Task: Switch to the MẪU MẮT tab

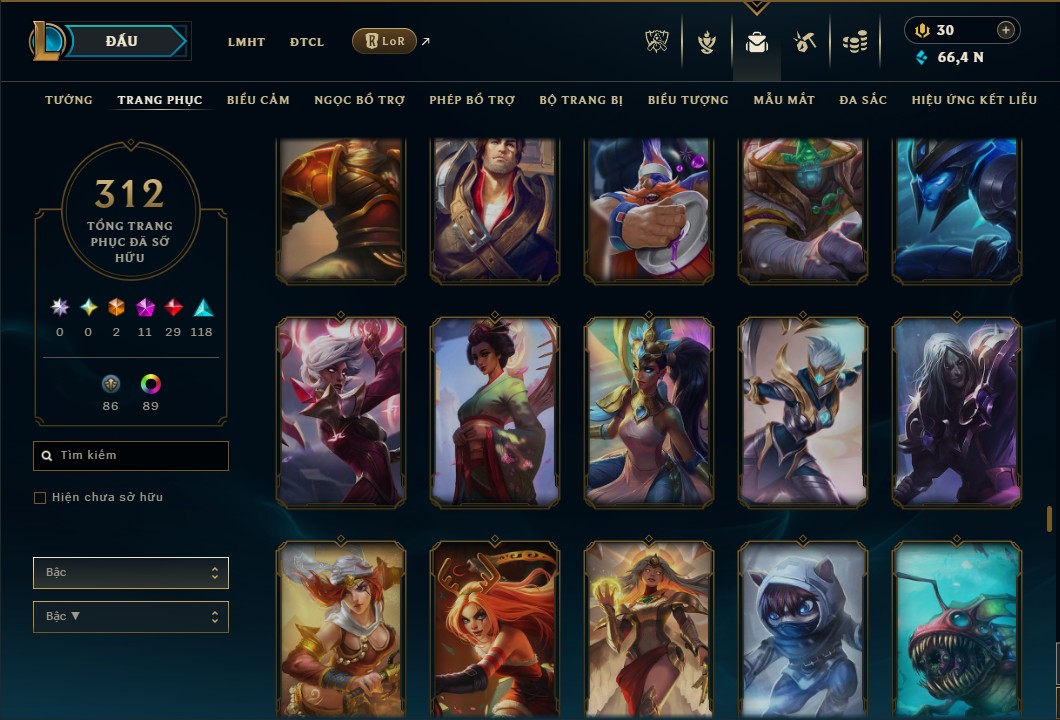Action: pyautogui.click(x=784, y=100)
